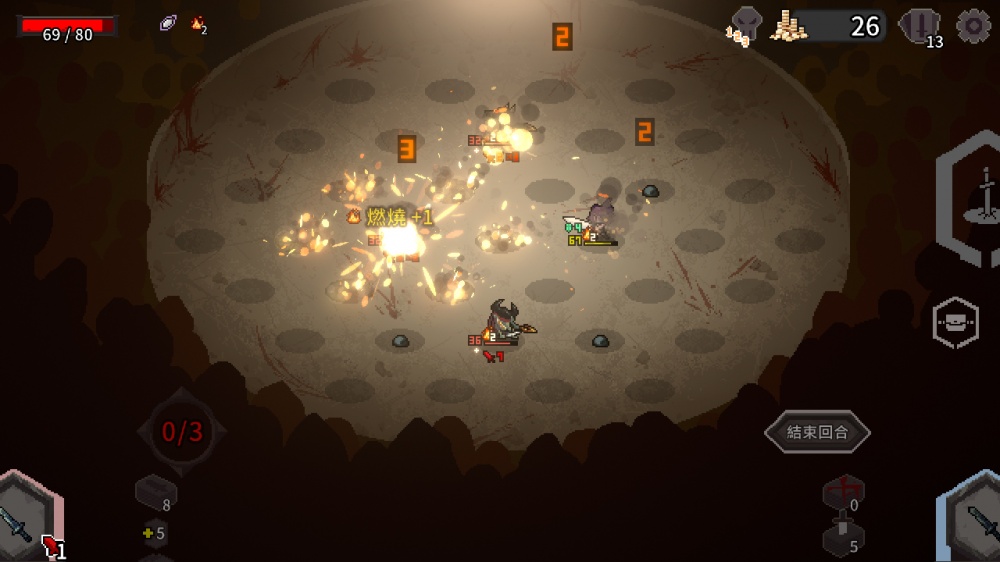Open the gear settings menu
The height and width of the screenshot is (562, 1000).
click(x=973, y=26)
